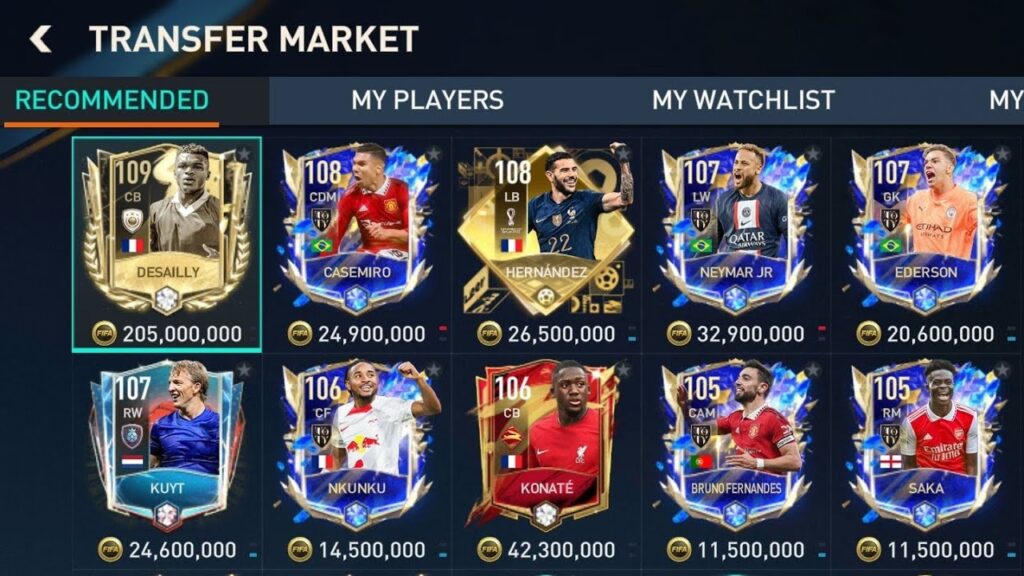The width and height of the screenshot is (1024, 576).
Task: Add Kuyt to watchlist with star
Action: [x=244, y=371]
